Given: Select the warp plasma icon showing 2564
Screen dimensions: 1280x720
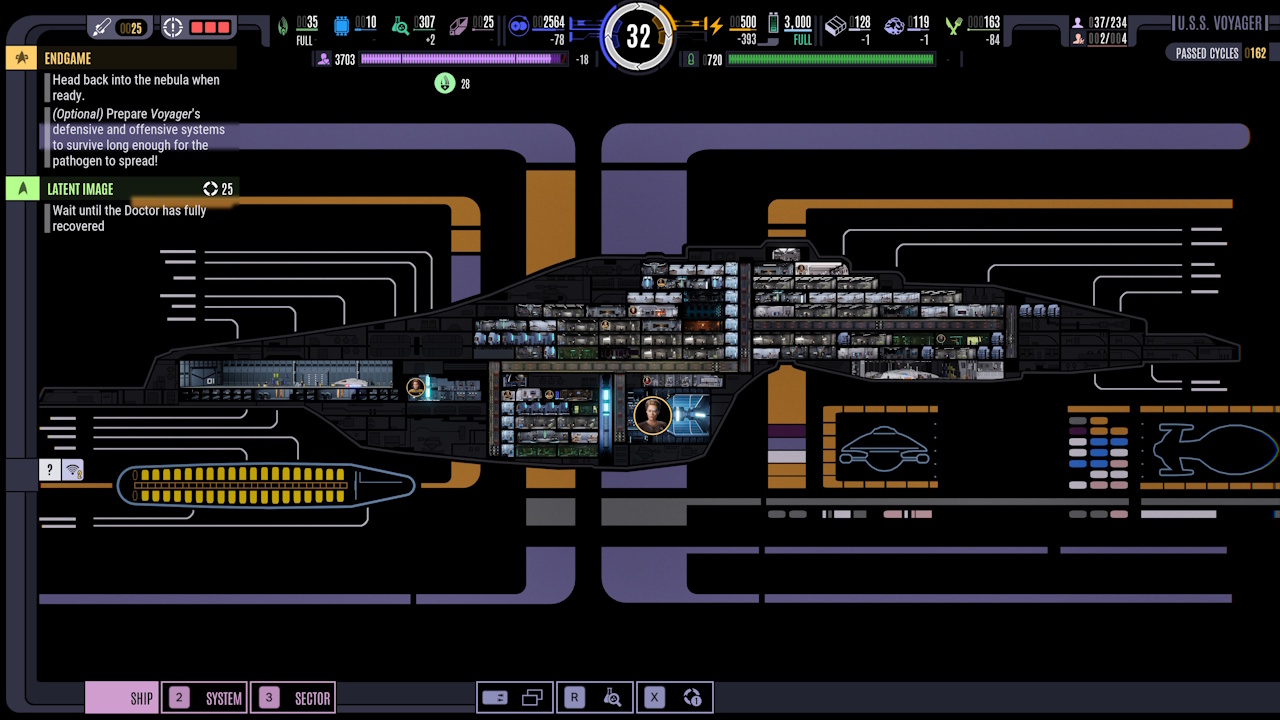Looking at the screenshot, I should (x=518, y=27).
